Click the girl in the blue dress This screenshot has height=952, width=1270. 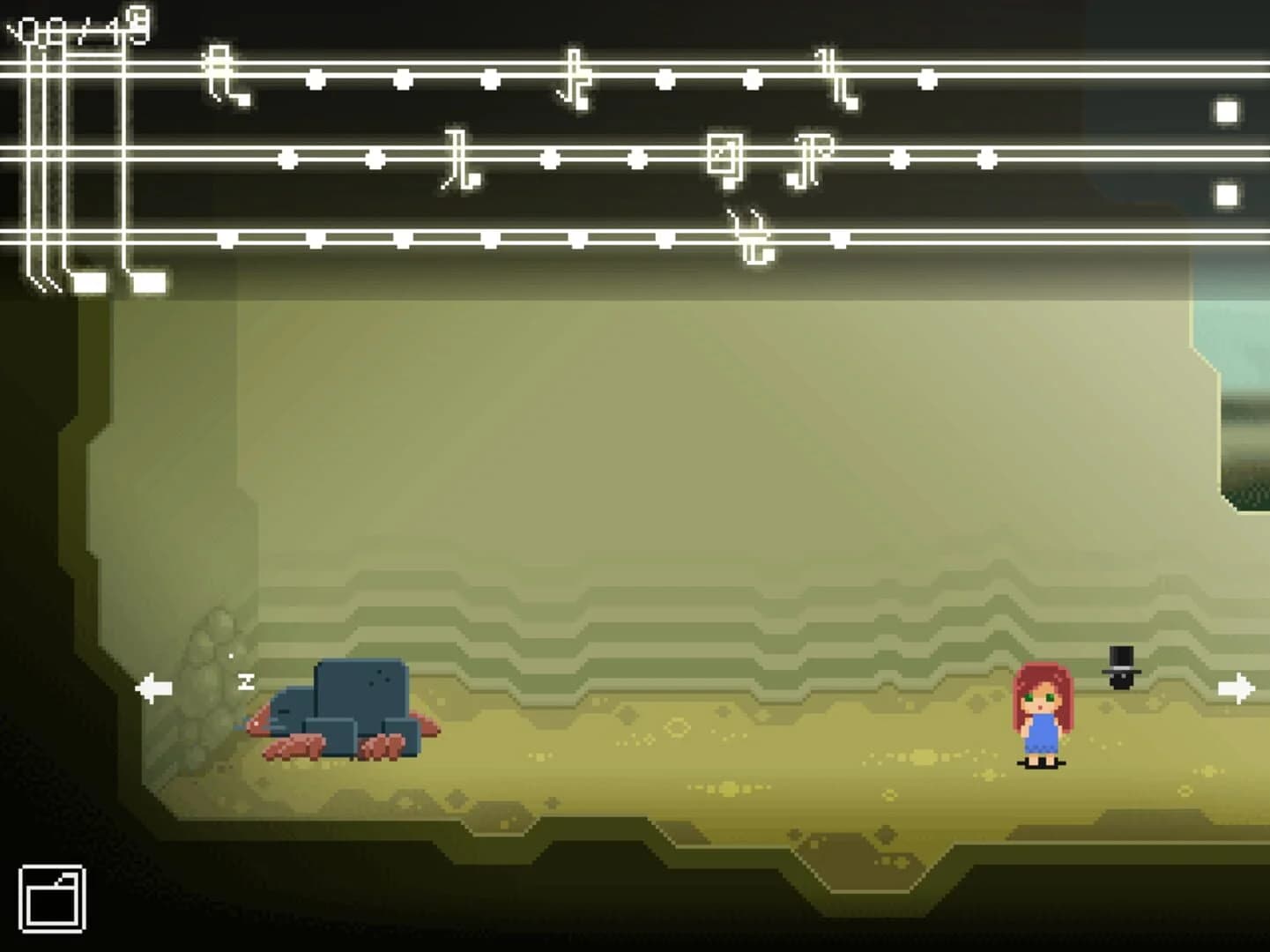click(x=1043, y=714)
